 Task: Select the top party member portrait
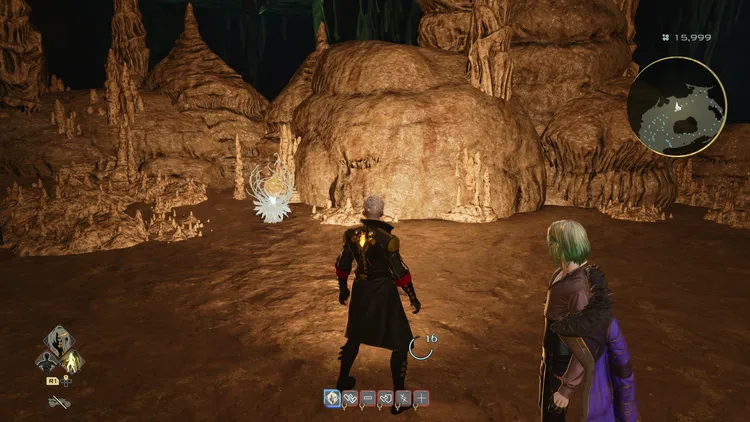tap(59, 341)
